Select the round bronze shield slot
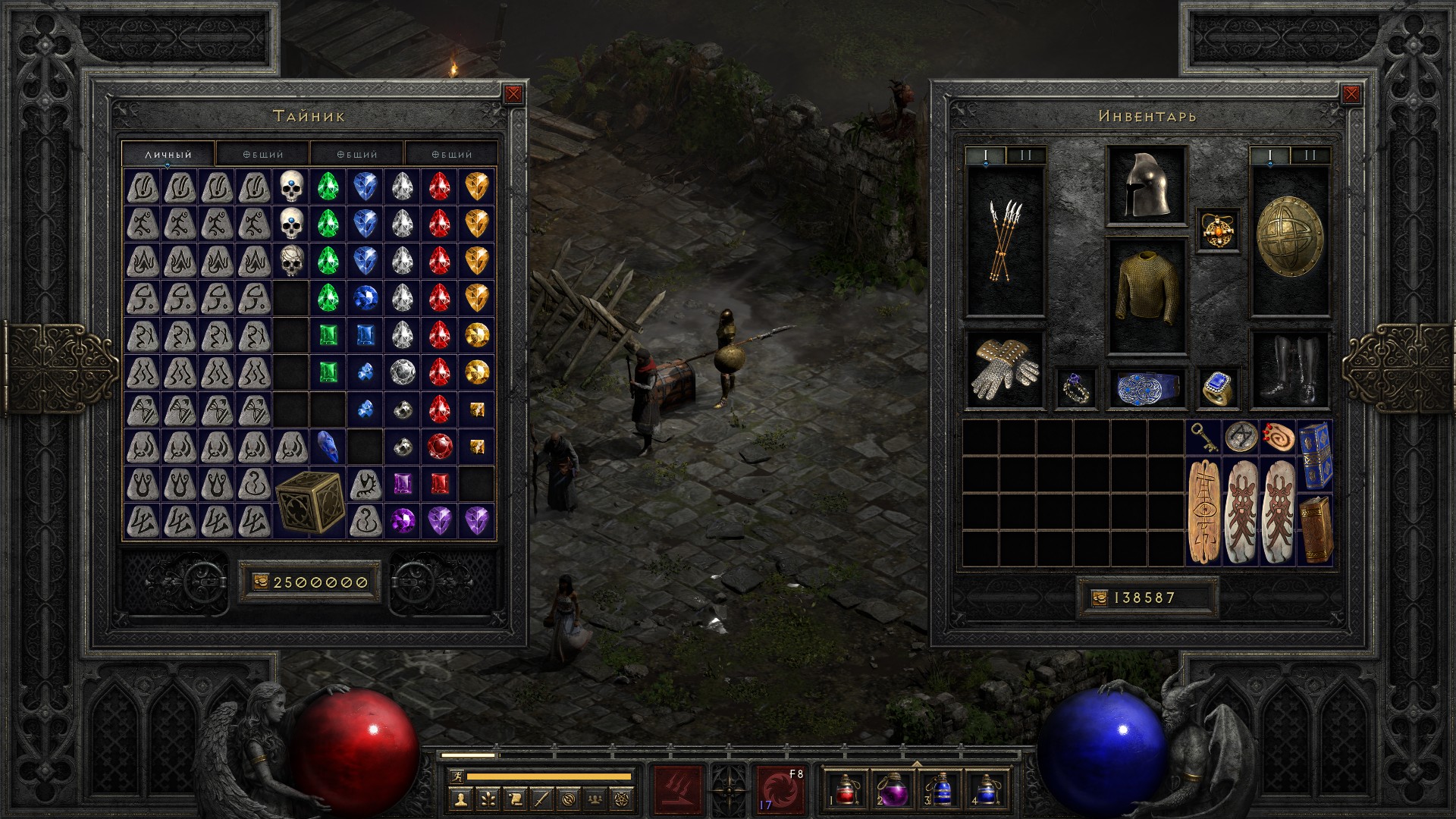Image resolution: width=1456 pixels, height=819 pixels. pos(1289,239)
